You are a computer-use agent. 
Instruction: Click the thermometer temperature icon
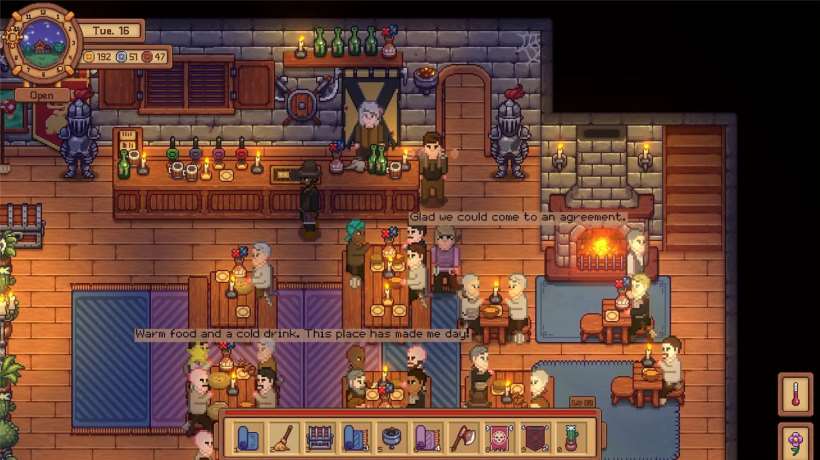click(796, 394)
